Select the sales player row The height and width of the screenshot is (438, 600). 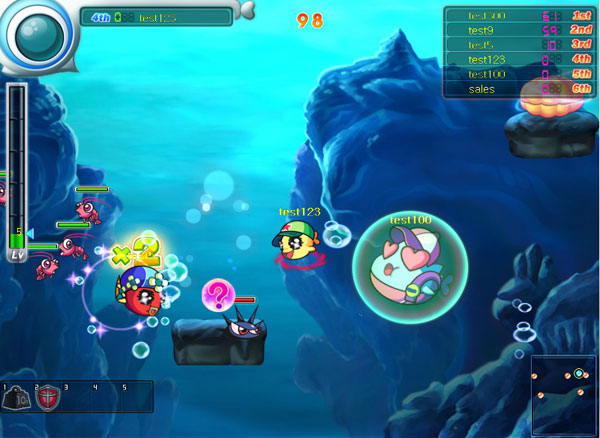[518, 89]
